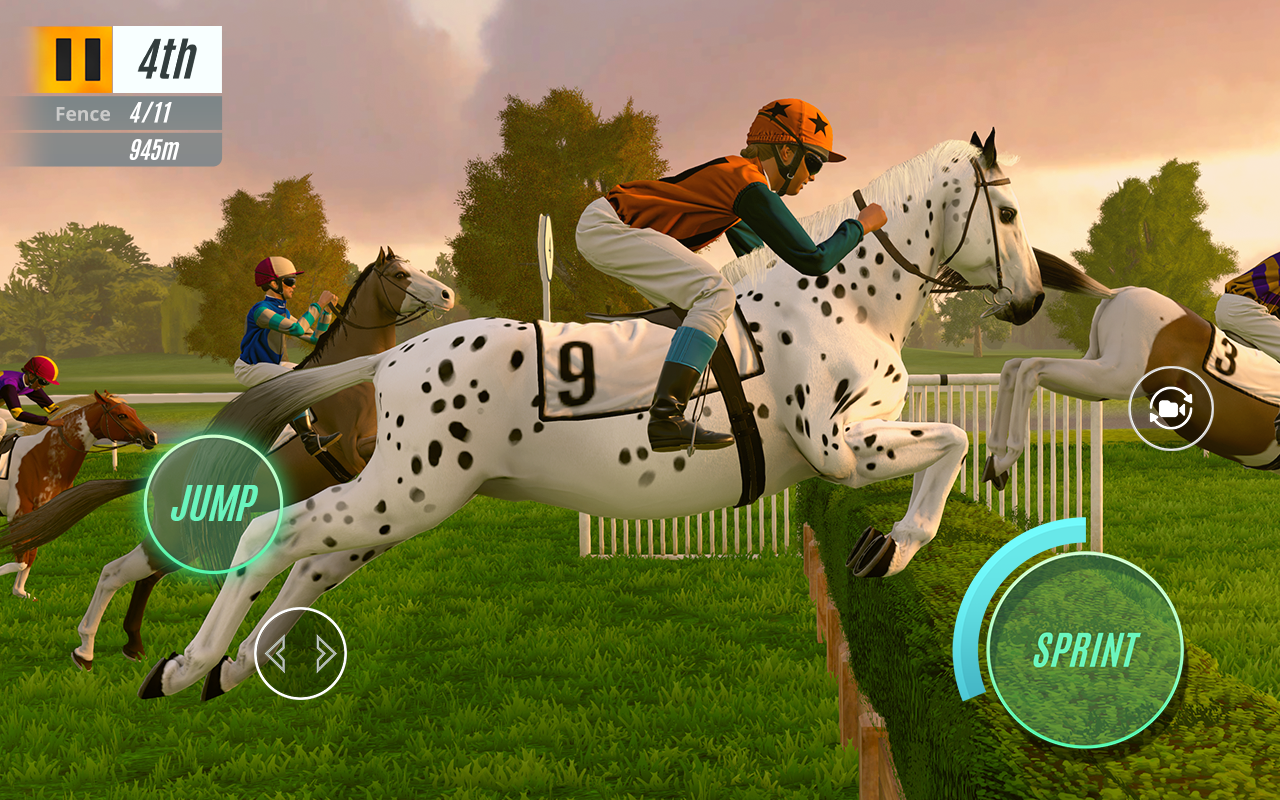Steer right with the right arrow
This screenshot has height=800, width=1280.
325,654
